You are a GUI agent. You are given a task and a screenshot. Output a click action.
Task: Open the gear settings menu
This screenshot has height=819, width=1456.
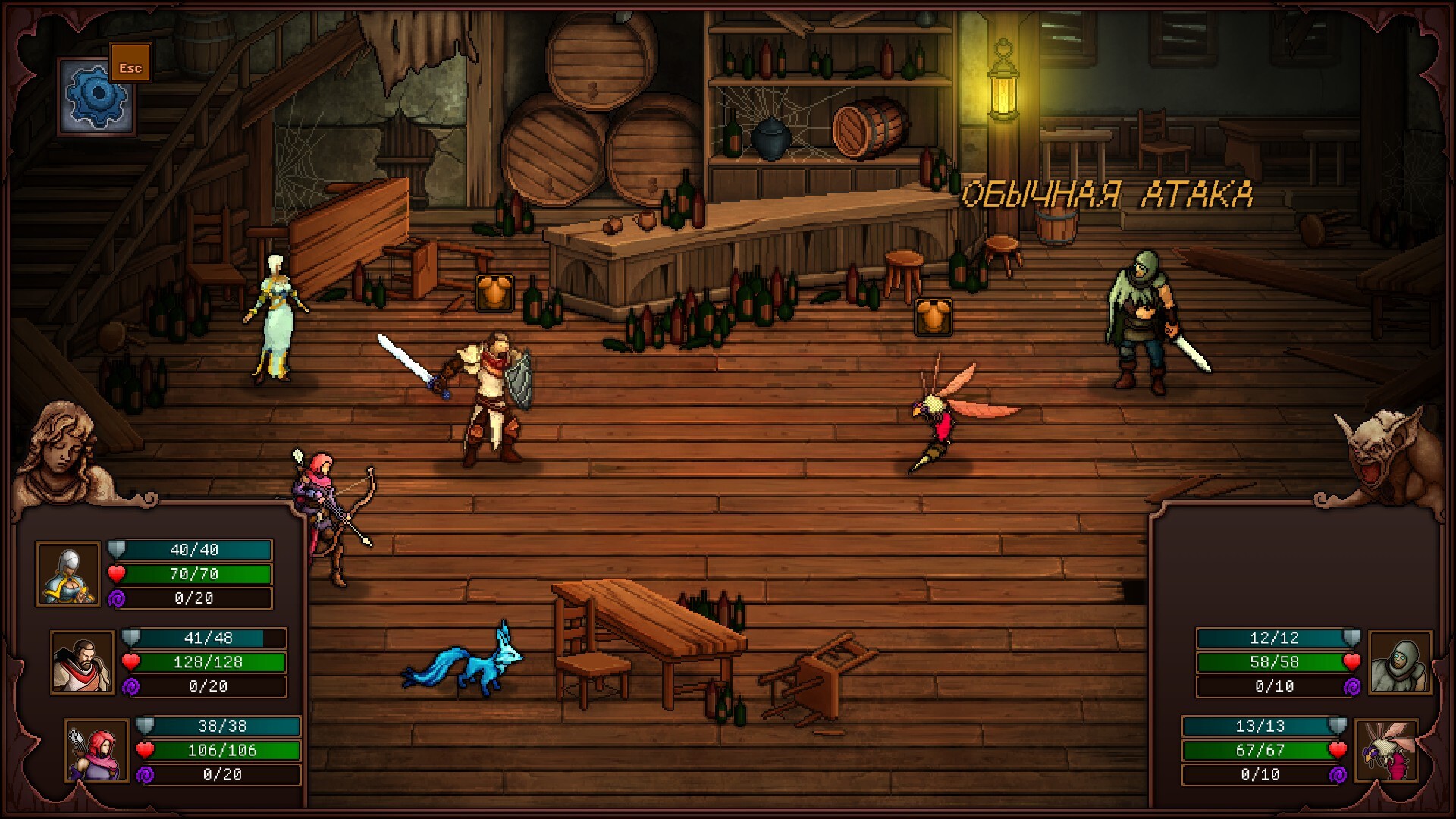coord(96,96)
